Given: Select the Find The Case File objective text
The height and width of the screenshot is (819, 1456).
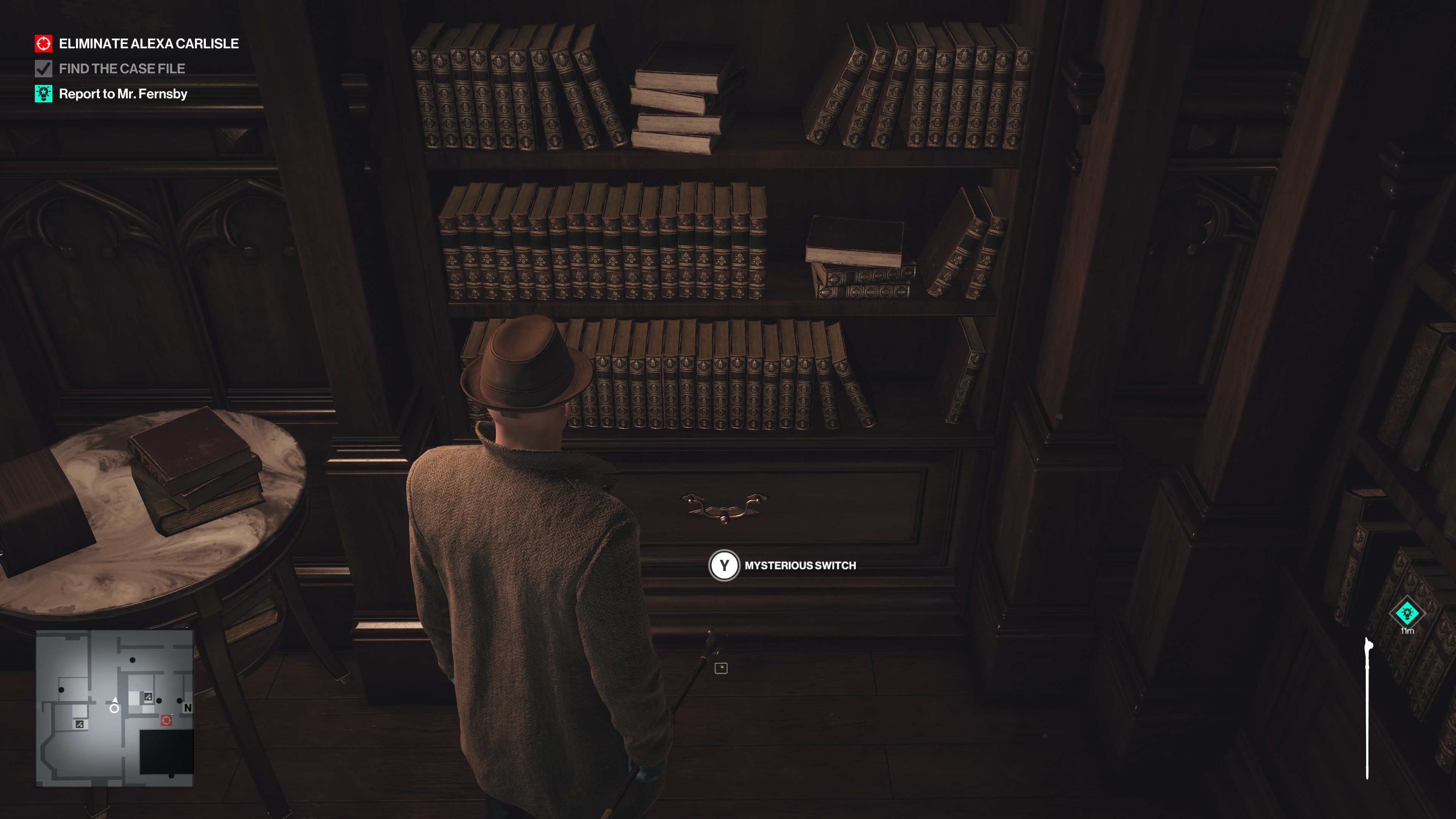Looking at the screenshot, I should (121, 68).
